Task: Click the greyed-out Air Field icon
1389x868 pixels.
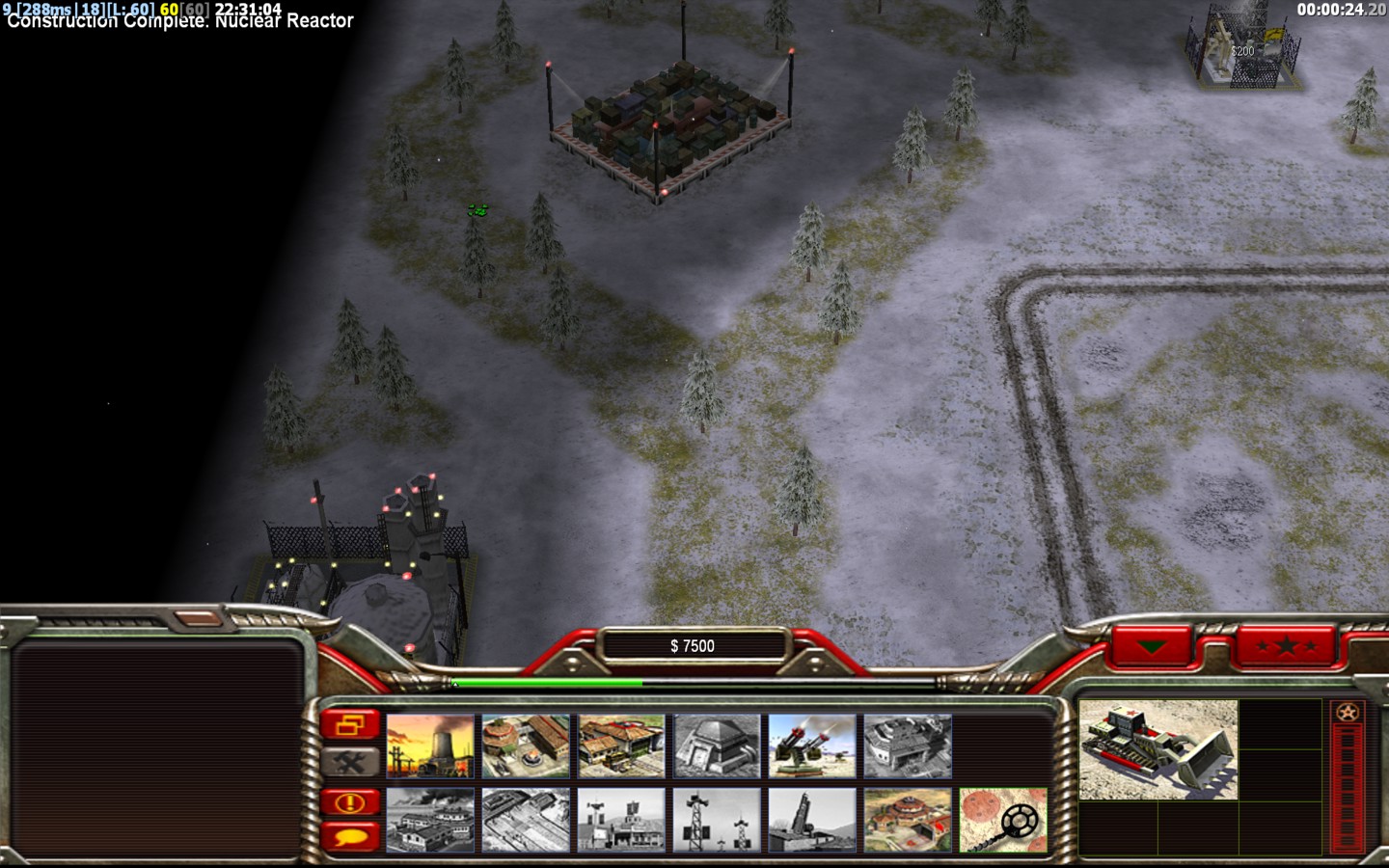Action: [x=430, y=821]
